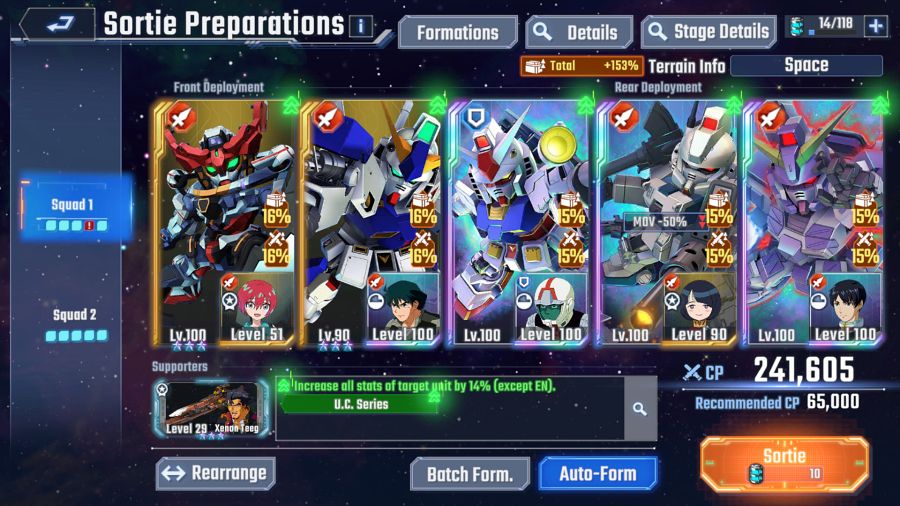Pick the purple Lv.100 rear unit card
900x506 pixels.
[x=816, y=222]
